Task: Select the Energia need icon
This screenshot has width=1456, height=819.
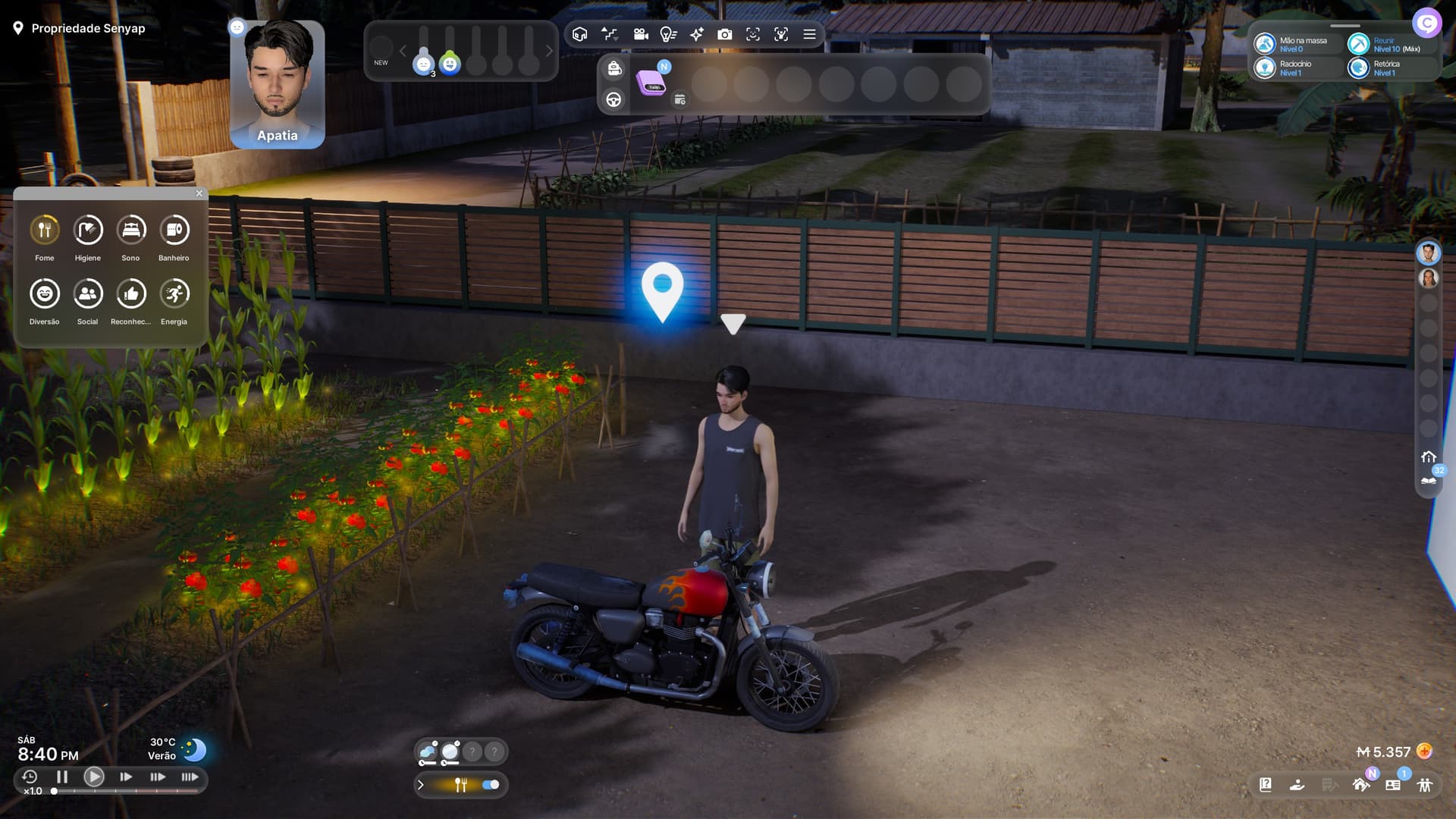Action: [174, 293]
